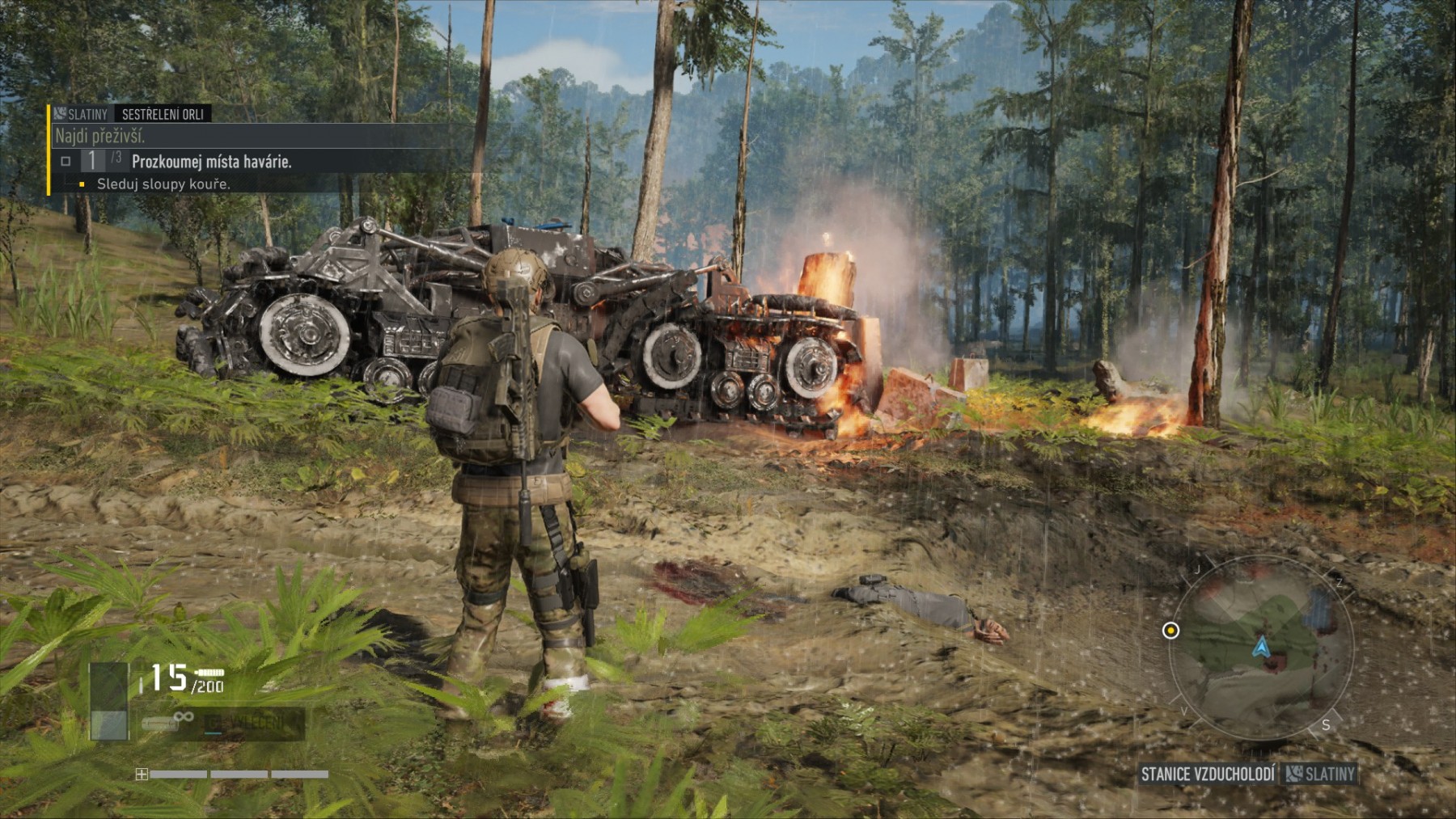
Task: Click the Stanice vzducholodí location label
Action: coord(1207,775)
